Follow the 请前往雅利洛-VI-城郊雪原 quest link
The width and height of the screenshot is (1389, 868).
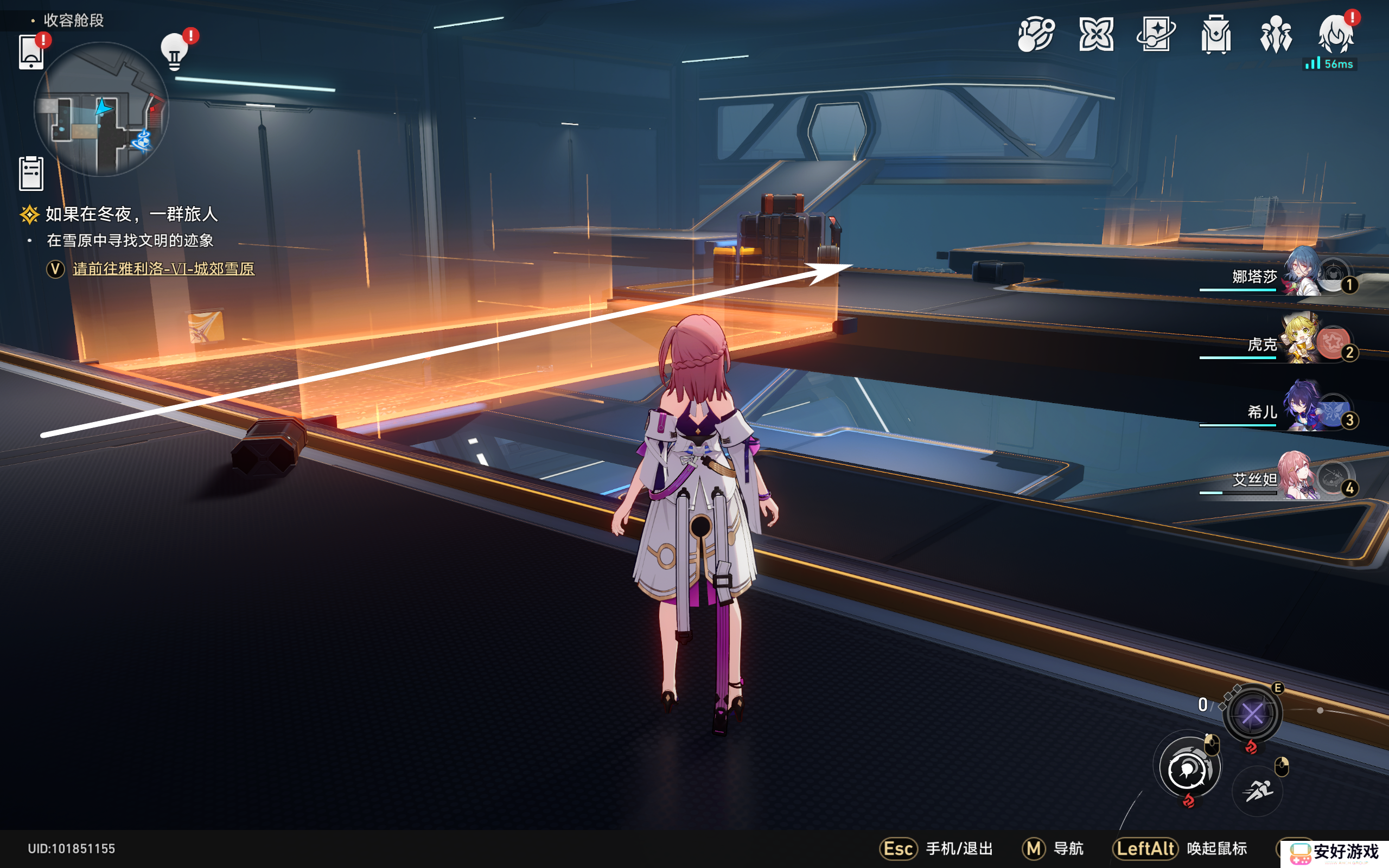(x=163, y=269)
